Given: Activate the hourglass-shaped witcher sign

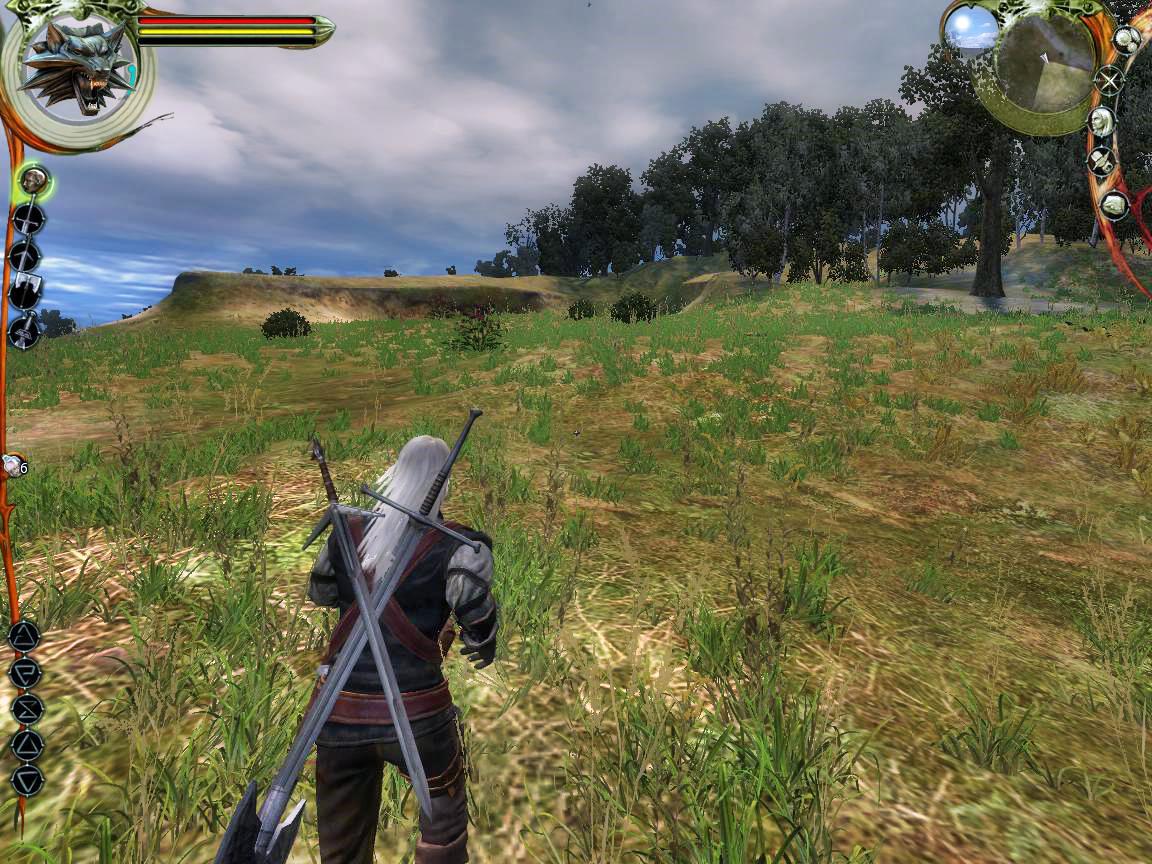Looking at the screenshot, I should pyautogui.click(x=27, y=708).
